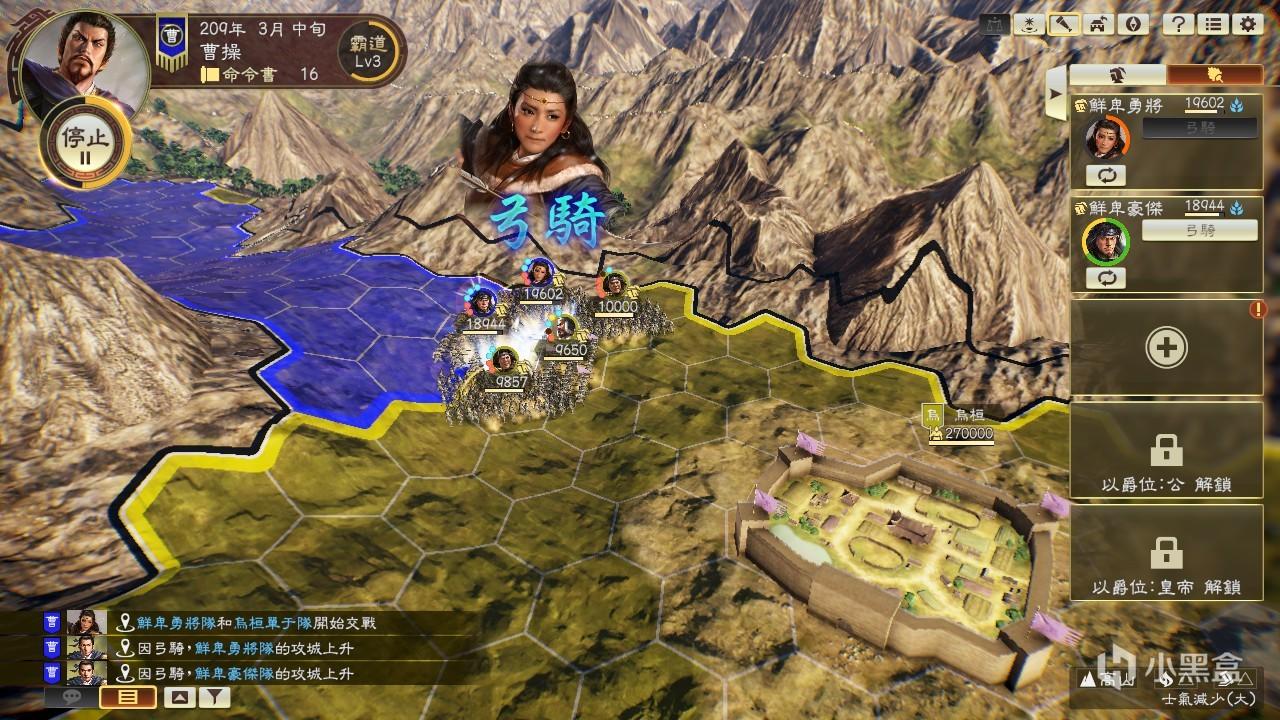Open the question mark help screen
Viewport: 1280px width, 720px height.
(1177, 25)
